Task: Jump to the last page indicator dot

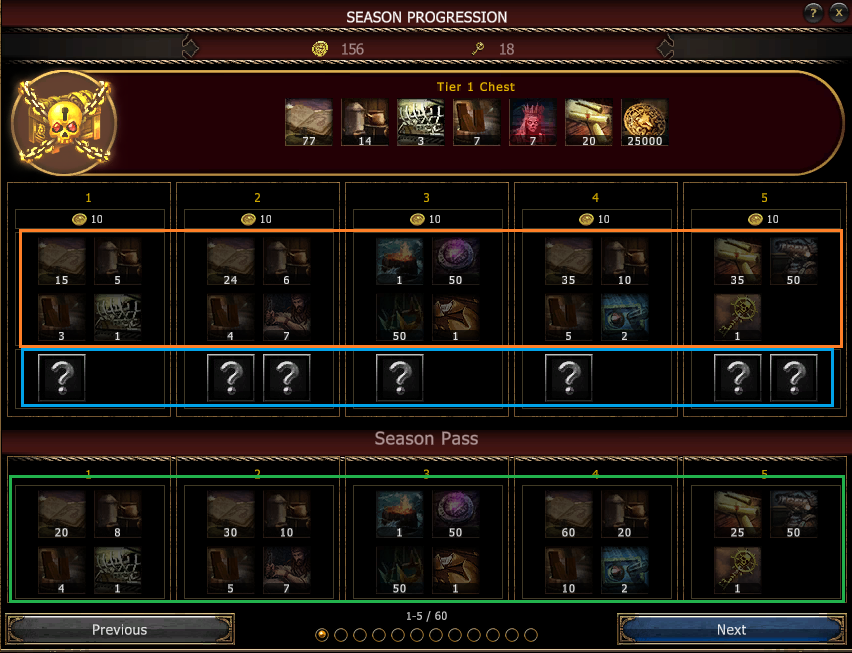Action: [531, 635]
